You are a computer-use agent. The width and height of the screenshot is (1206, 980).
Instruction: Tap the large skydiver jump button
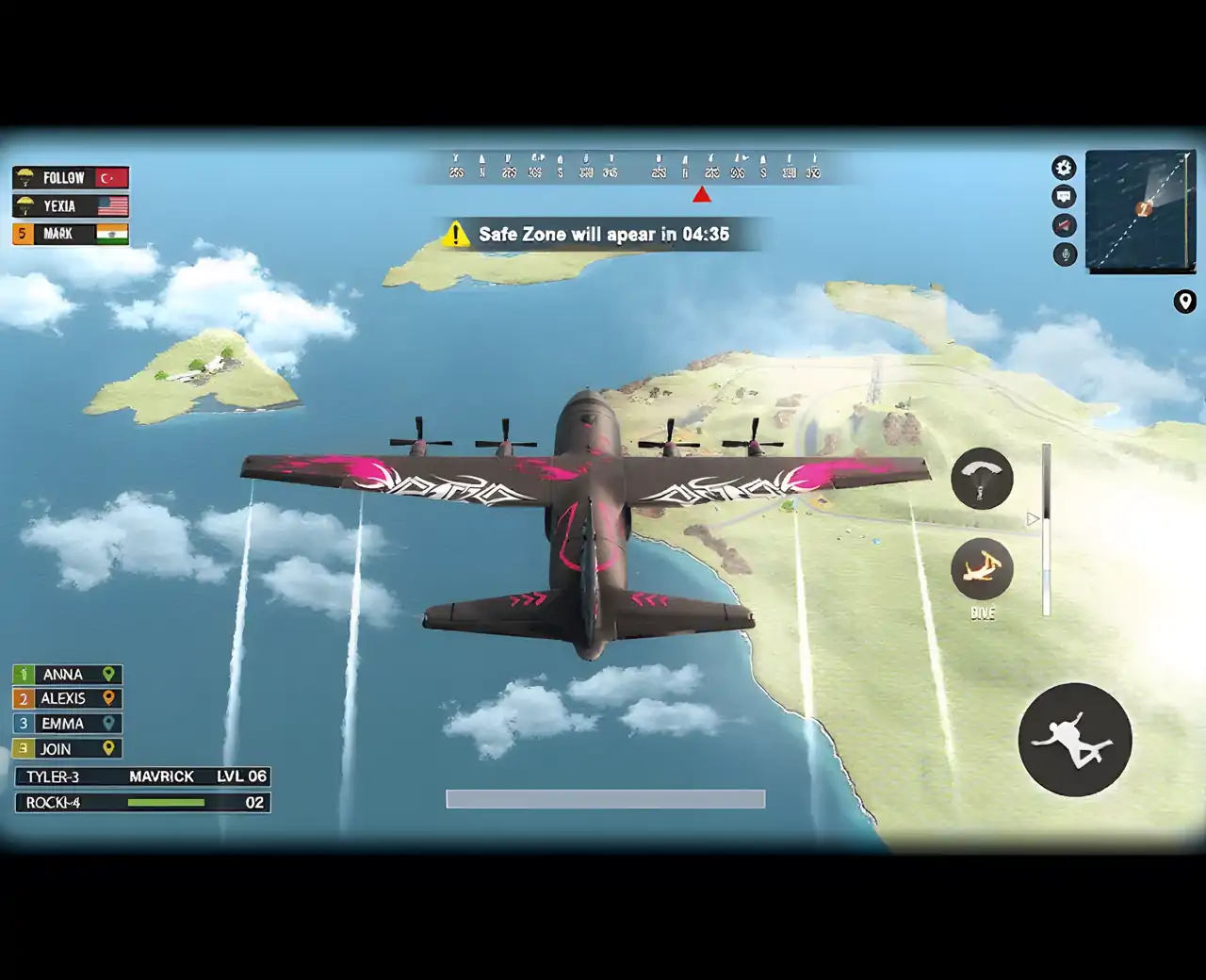click(x=1075, y=740)
